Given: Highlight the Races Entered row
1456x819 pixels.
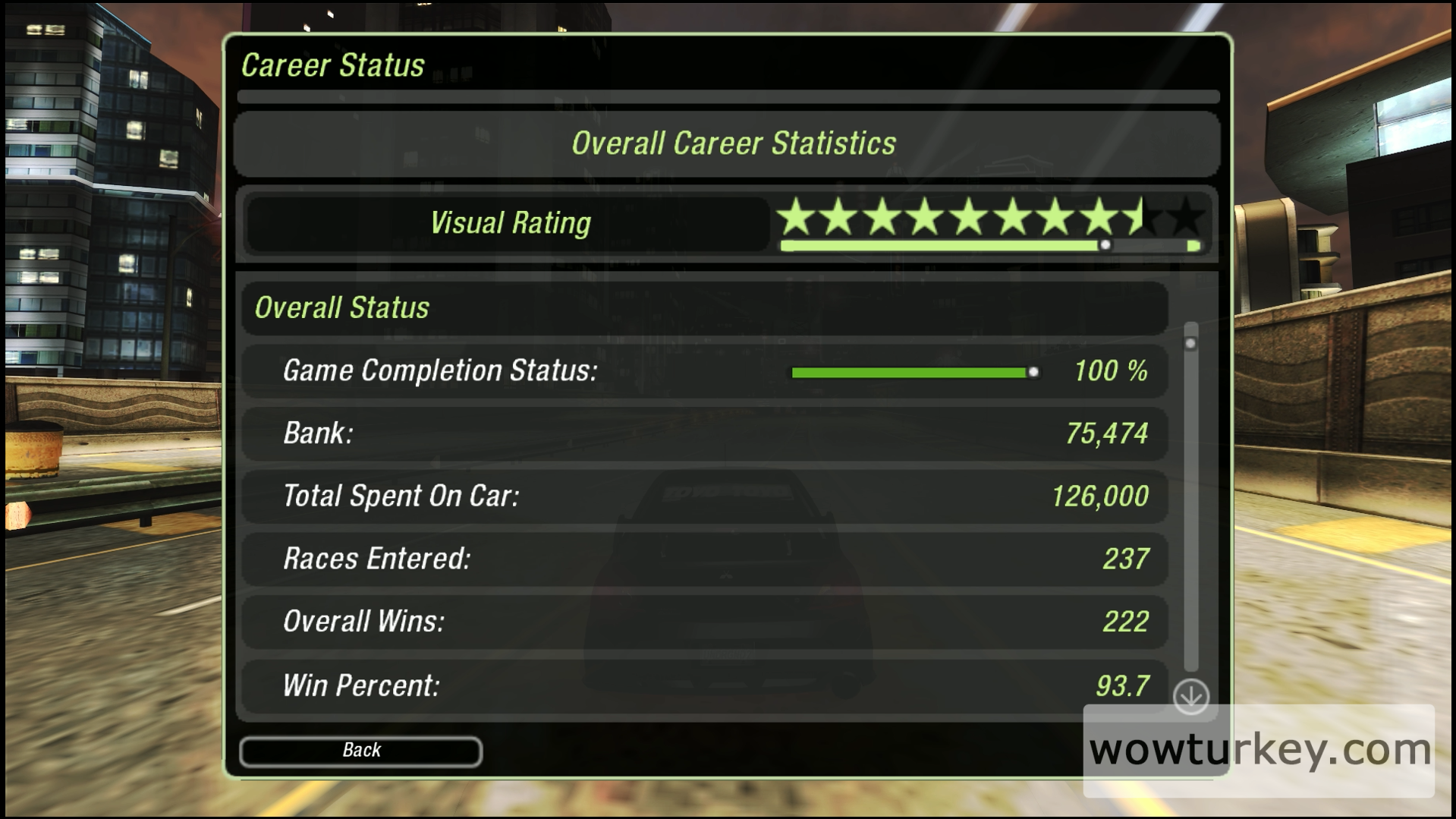Looking at the screenshot, I should point(704,559).
